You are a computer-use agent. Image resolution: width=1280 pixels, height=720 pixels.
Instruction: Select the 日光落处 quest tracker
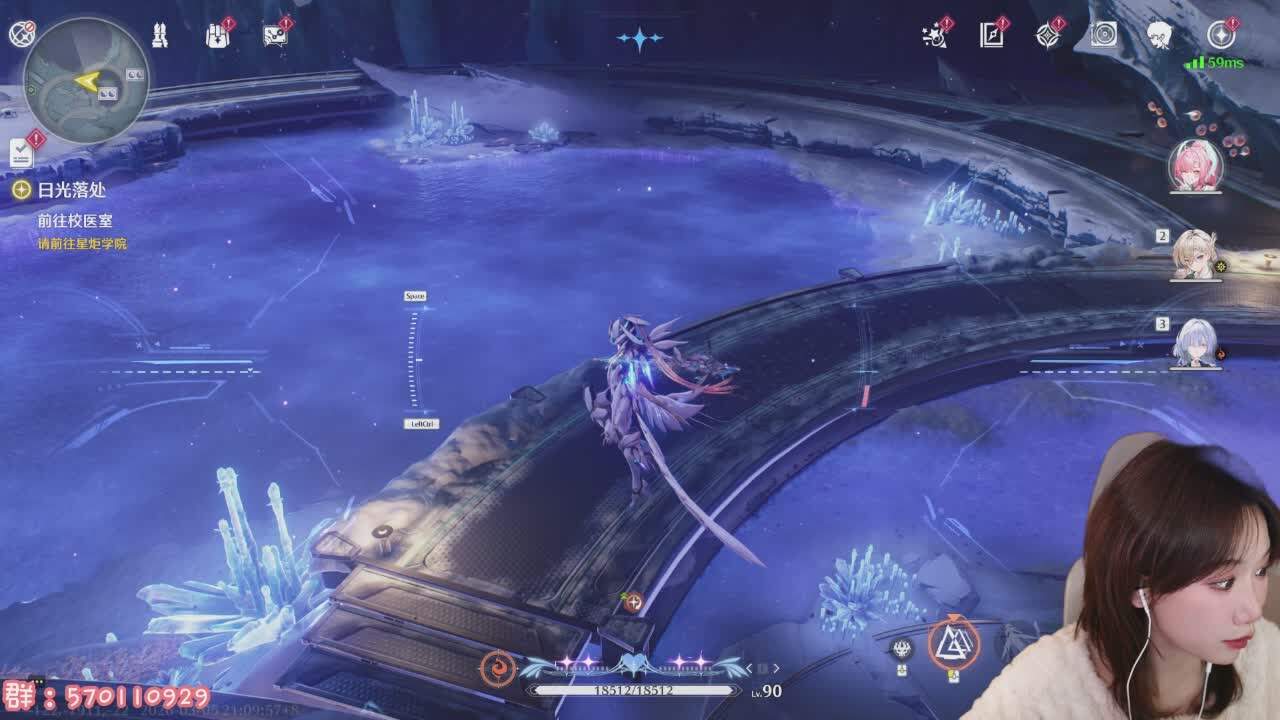tap(59, 189)
